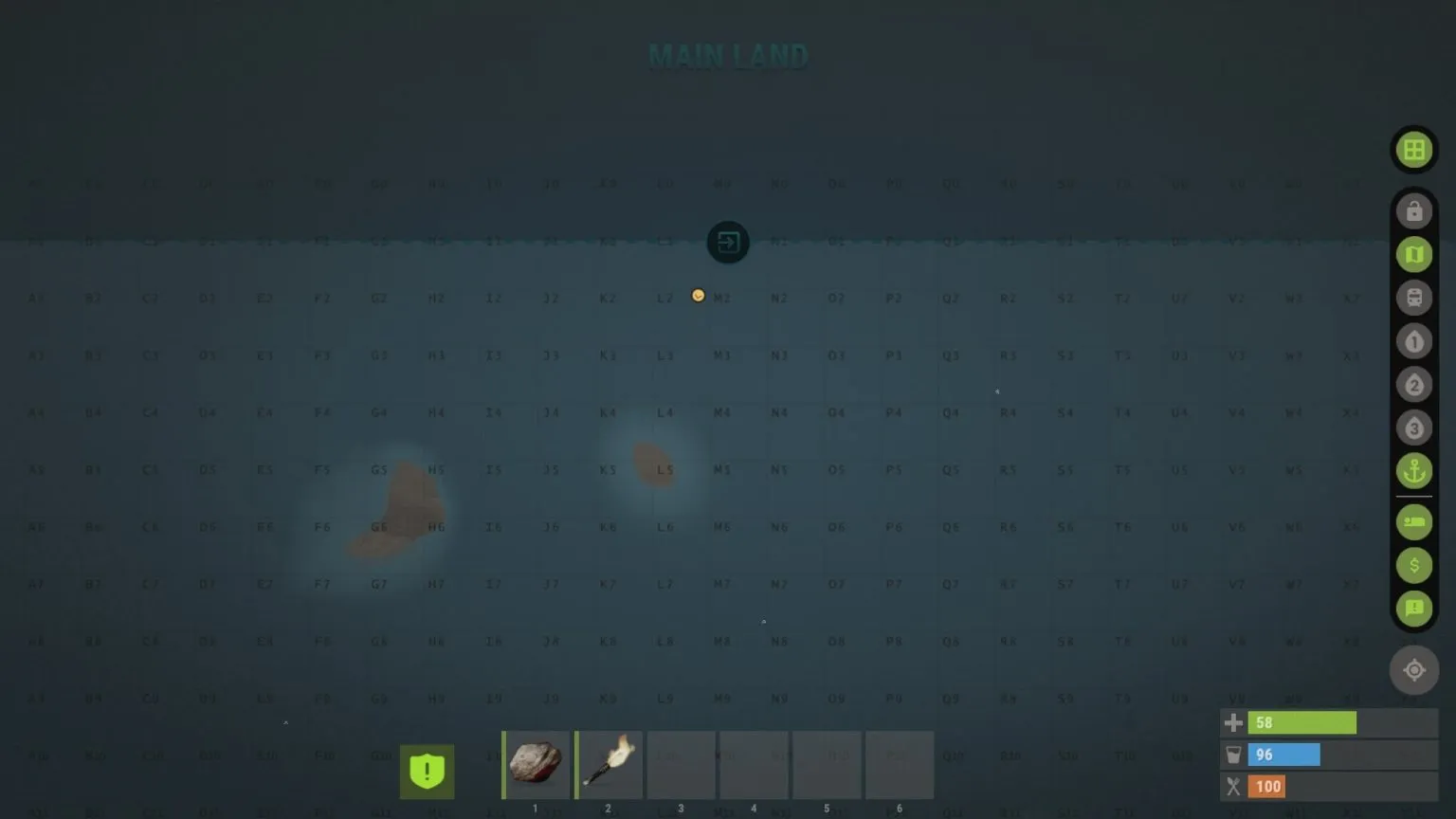1456x819 pixels.
Task: Click the exit arrow icon above the map
Action: coord(727,242)
